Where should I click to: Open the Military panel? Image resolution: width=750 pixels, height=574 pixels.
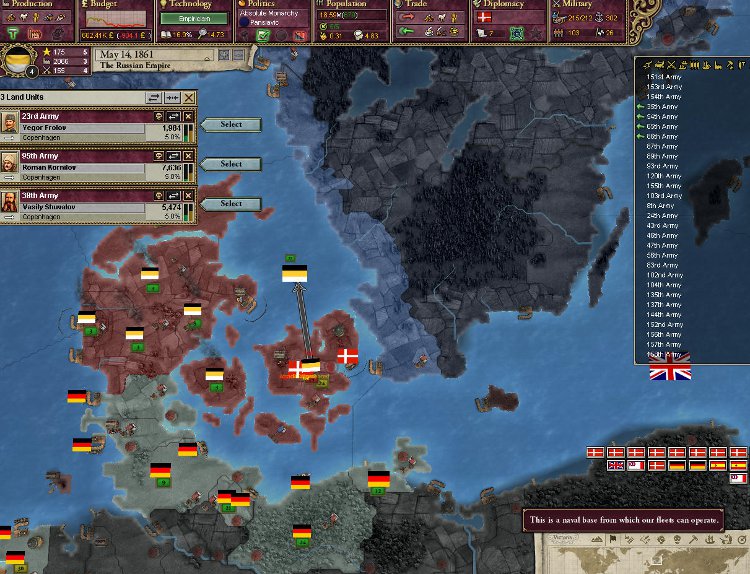pyautogui.click(x=585, y=5)
